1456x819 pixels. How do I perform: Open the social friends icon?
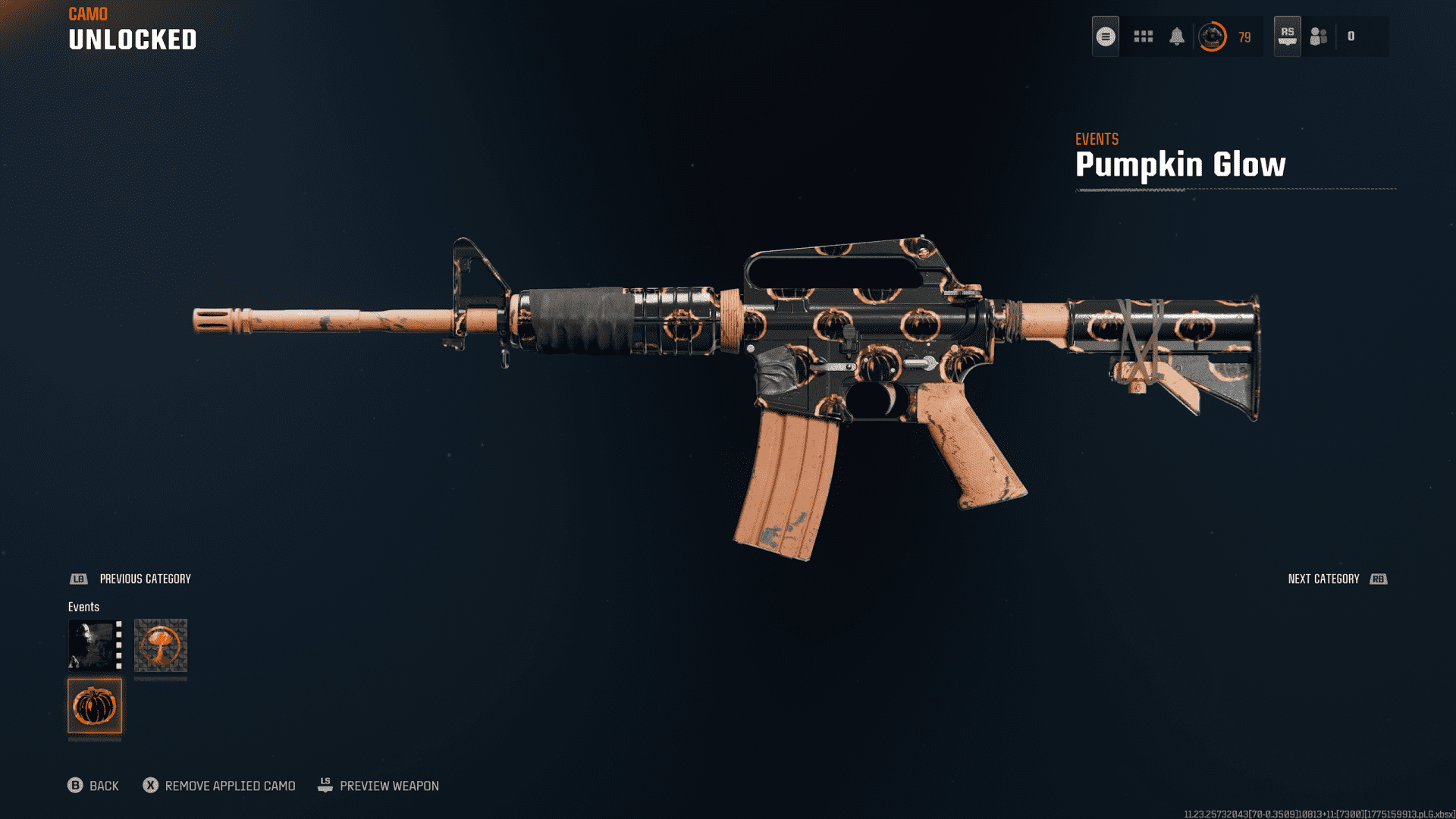coord(1319,36)
